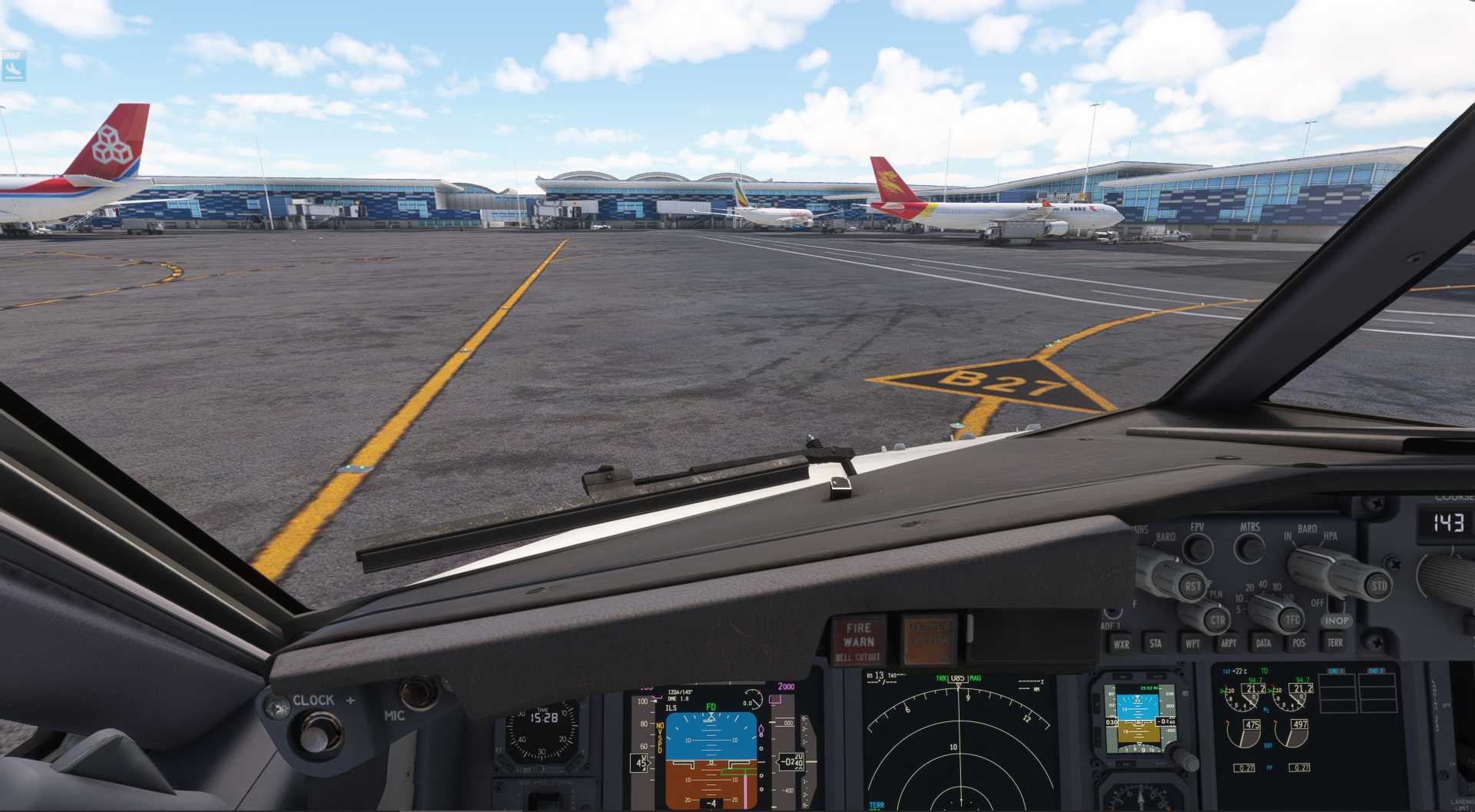Toggle the STA map button
The height and width of the screenshot is (812, 1475).
pos(1155,643)
